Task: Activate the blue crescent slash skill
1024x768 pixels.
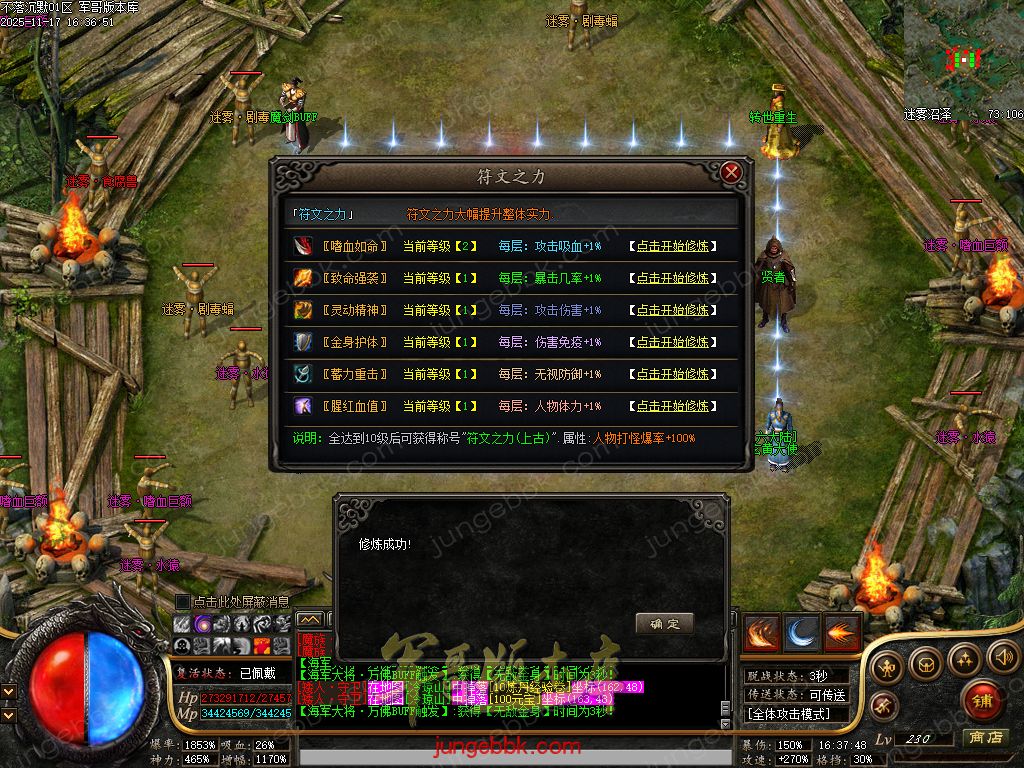Action: pyautogui.click(x=802, y=633)
